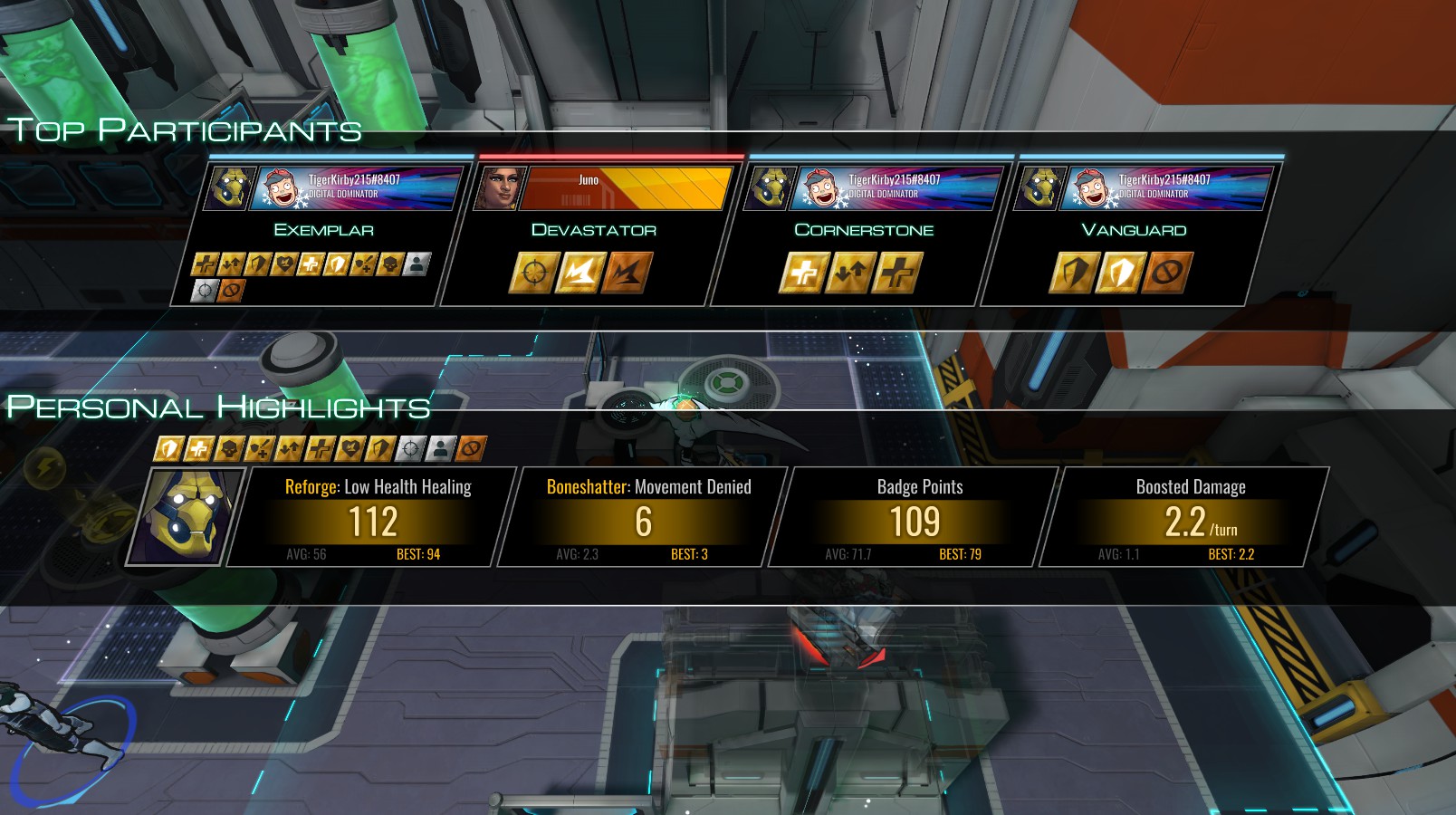Screen dimensions: 1456x815
Task: Switch to the Vanguard category header
Action: click(1132, 229)
